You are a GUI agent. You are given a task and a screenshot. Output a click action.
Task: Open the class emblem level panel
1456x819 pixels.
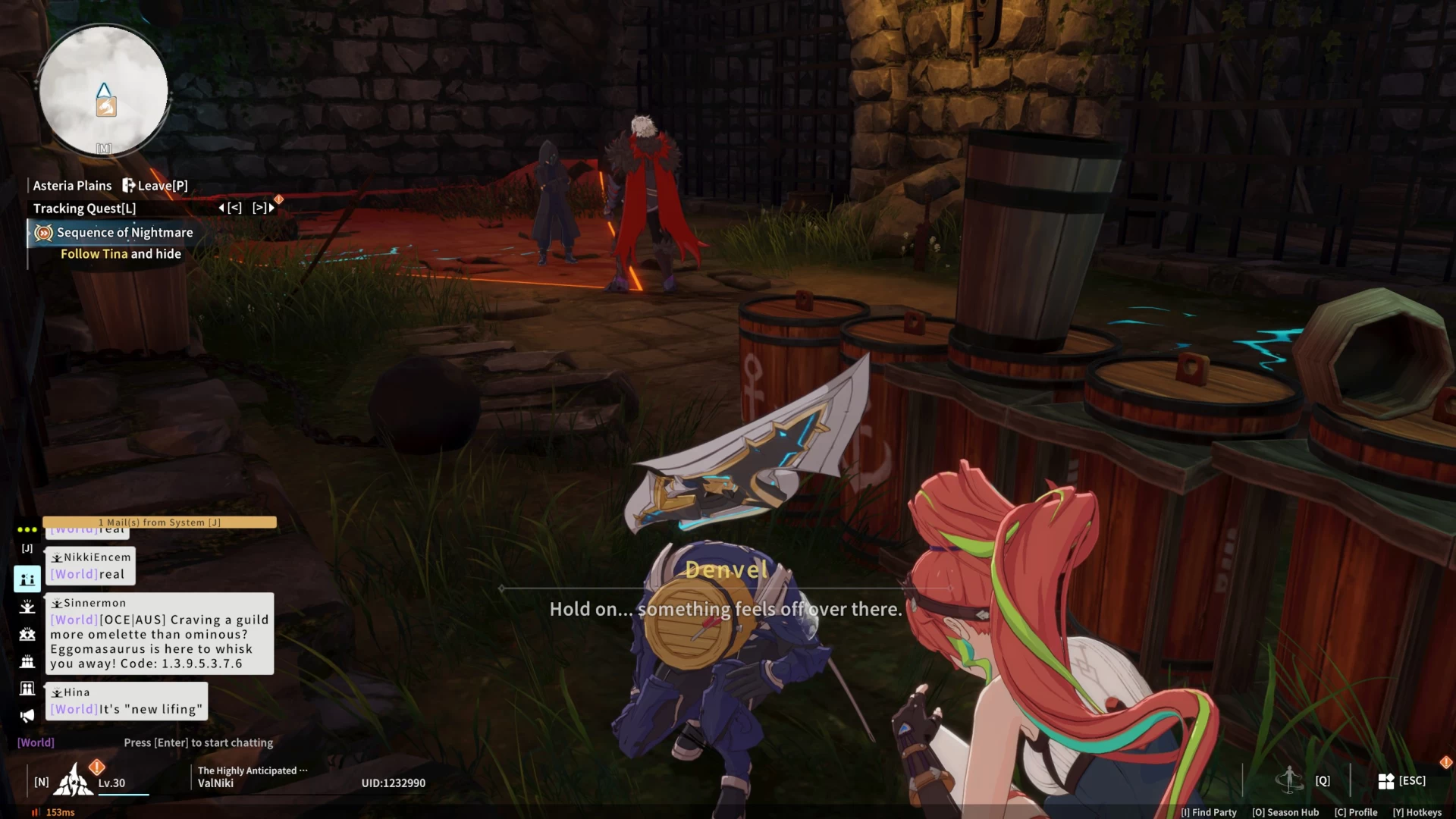[x=74, y=781]
